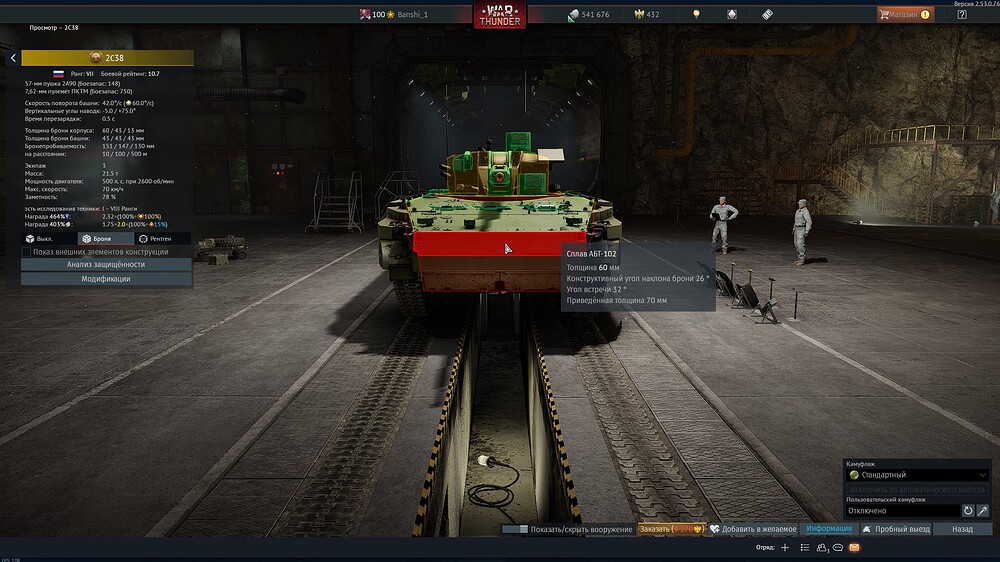Viewport: 1000px width, 562px height.
Task: Open the Banshi_1 player profile
Action: (414, 15)
